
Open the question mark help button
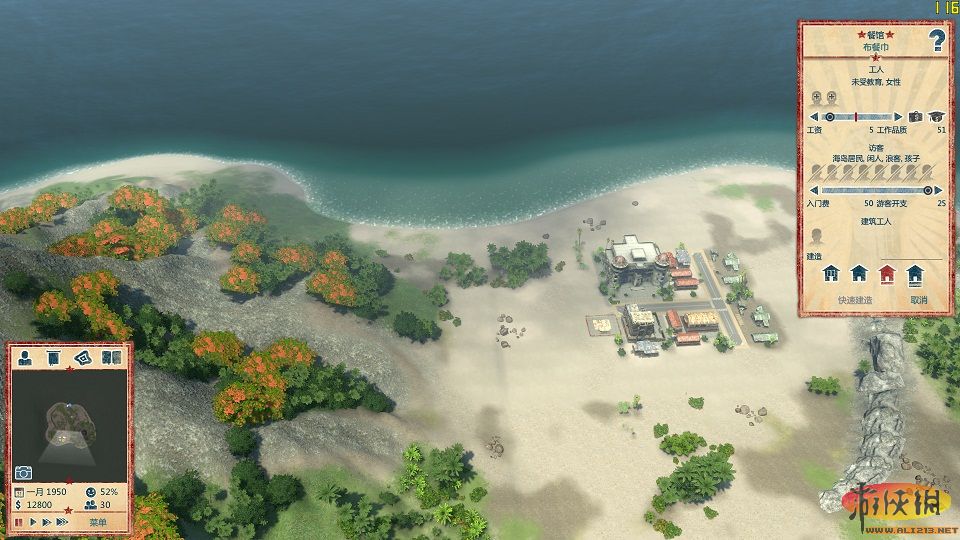tap(937, 41)
